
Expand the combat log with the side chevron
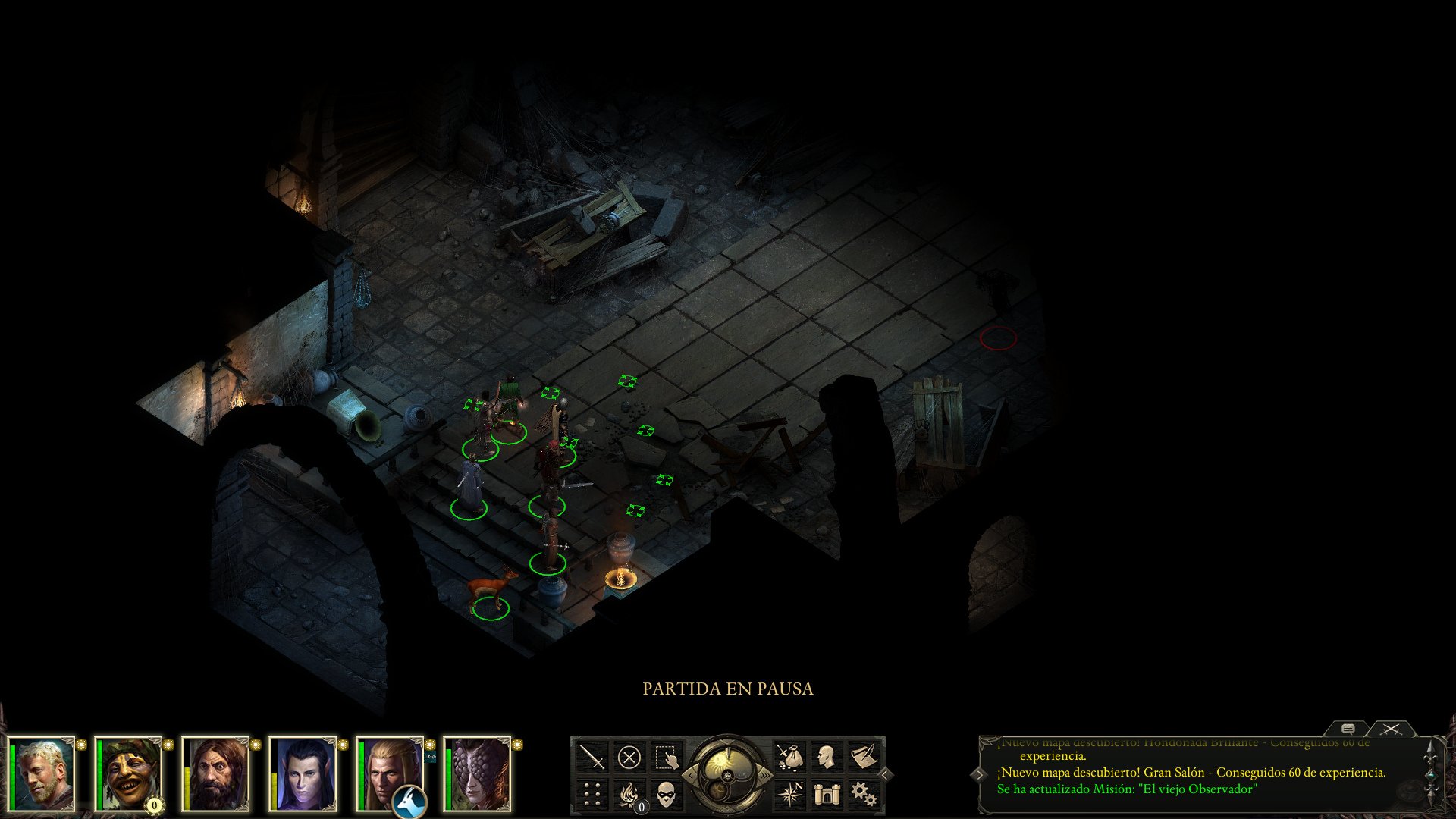point(980,774)
